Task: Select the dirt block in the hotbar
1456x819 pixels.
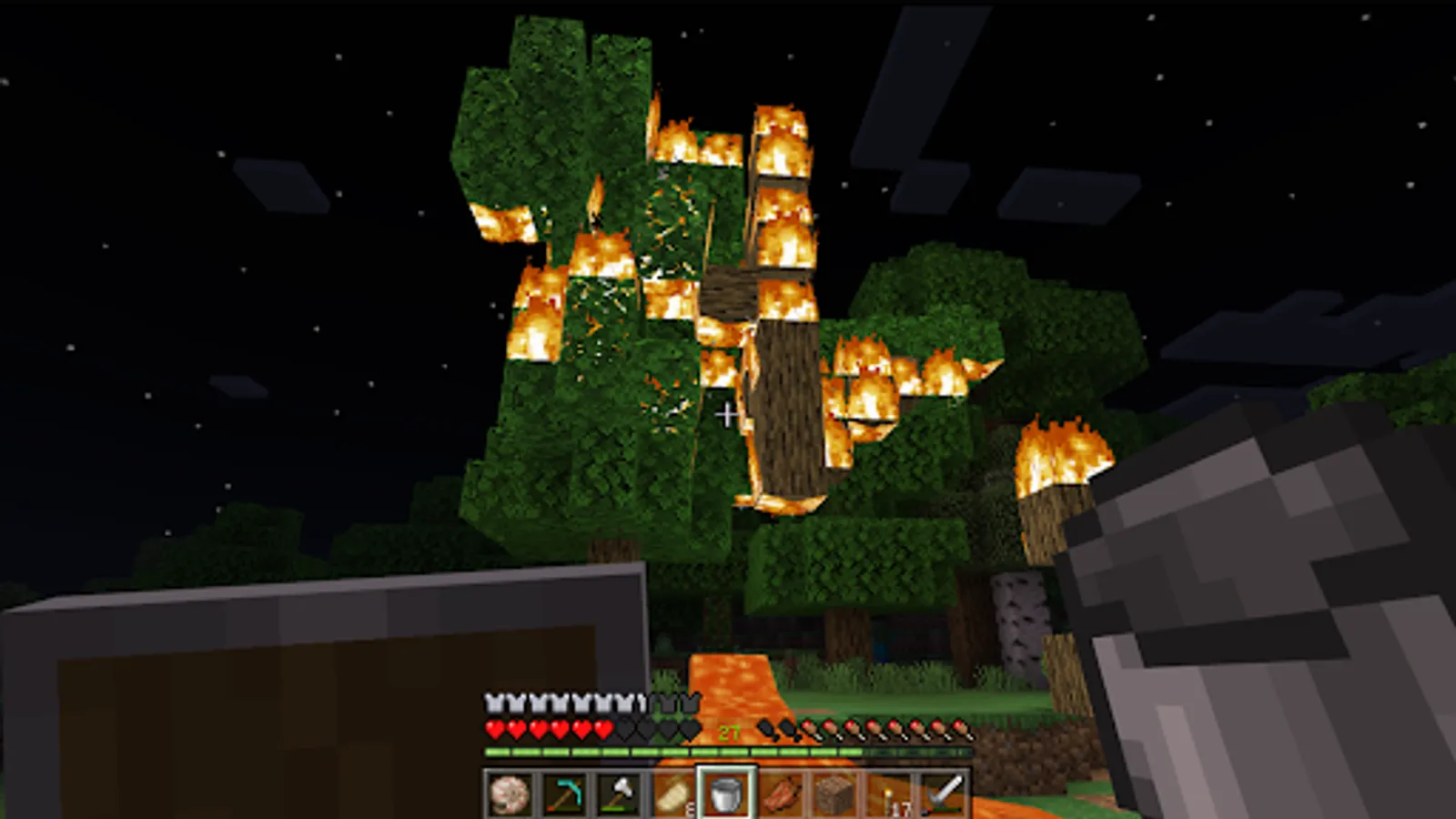Action: click(834, 794)
